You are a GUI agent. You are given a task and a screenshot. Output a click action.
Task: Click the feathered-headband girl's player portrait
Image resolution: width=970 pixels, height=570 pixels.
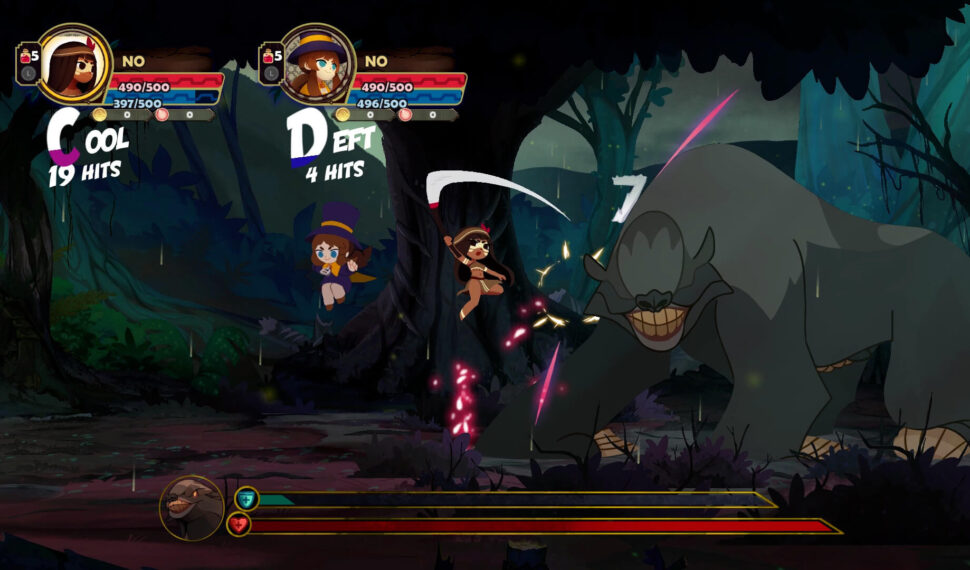(x=75, y=64)
